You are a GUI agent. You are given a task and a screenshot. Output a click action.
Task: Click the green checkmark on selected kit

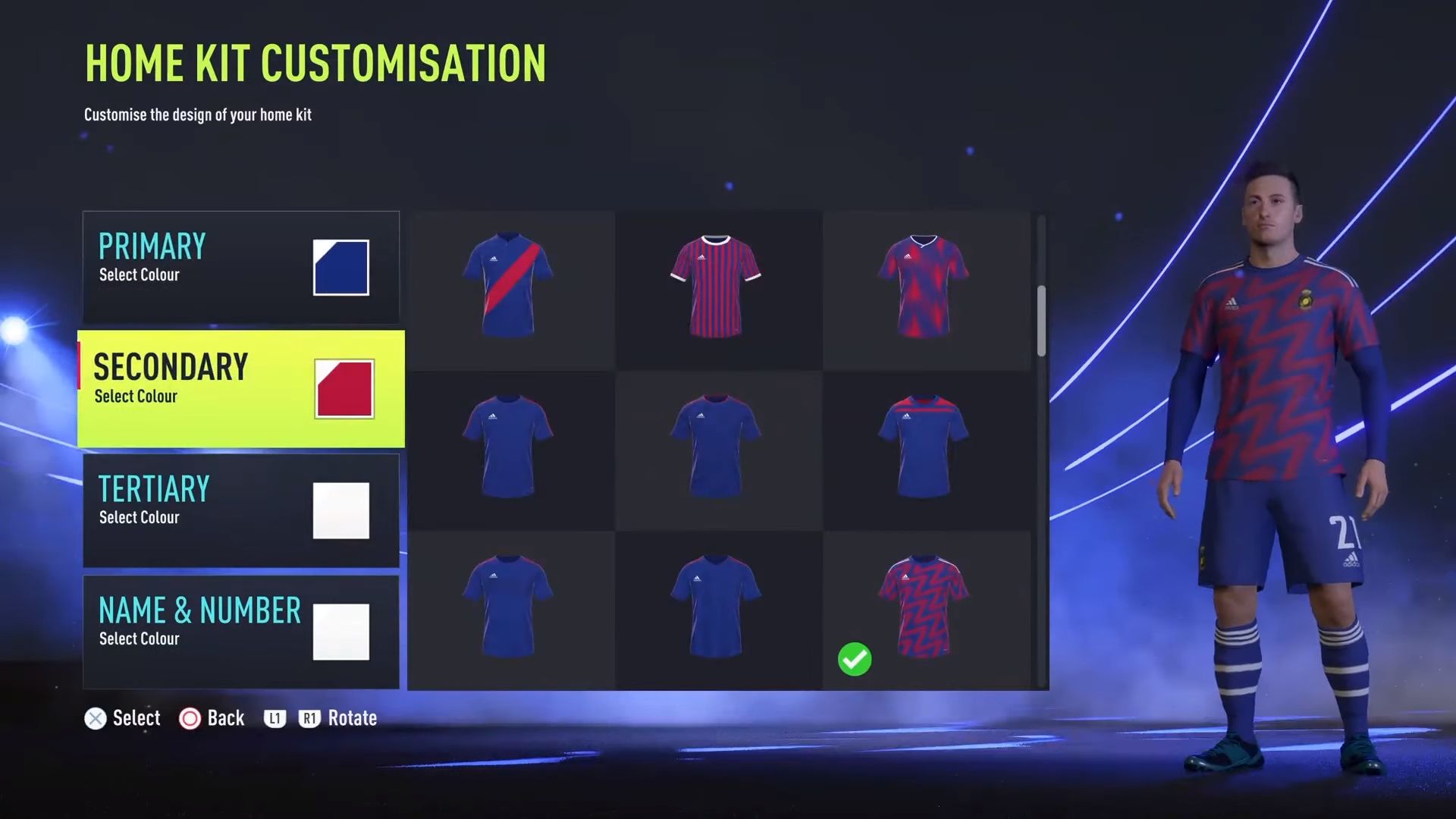(855, 659)
